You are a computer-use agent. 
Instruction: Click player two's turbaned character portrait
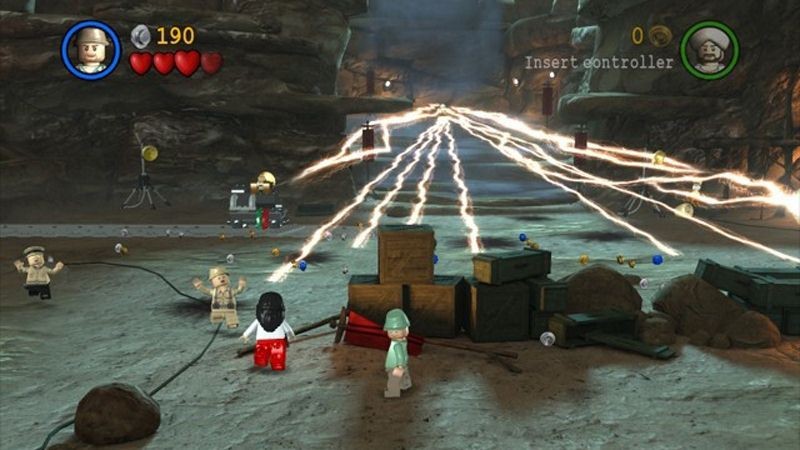pos(709,50)
